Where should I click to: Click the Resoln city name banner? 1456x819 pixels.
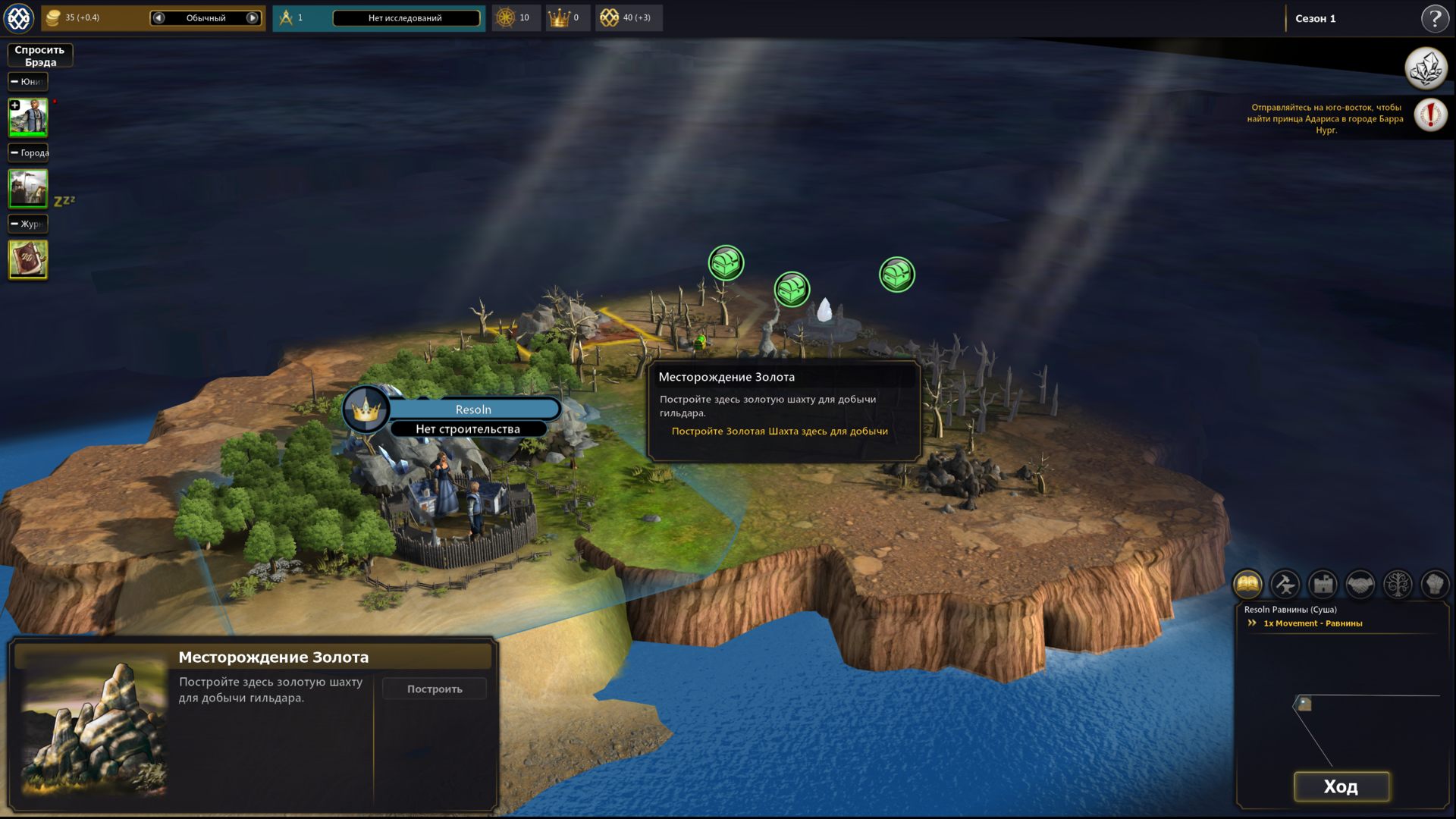pos(473,409)
